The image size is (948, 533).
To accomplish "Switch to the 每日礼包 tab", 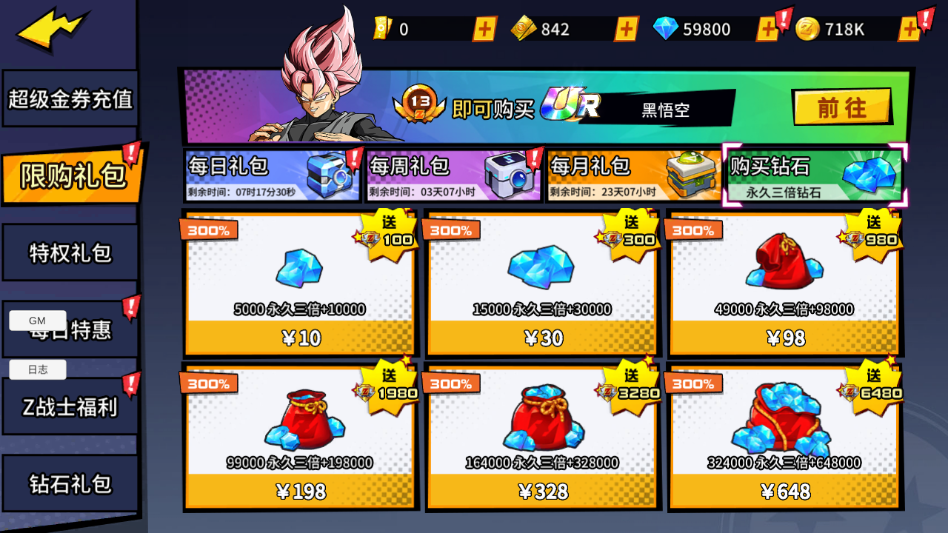I will 272,175.
